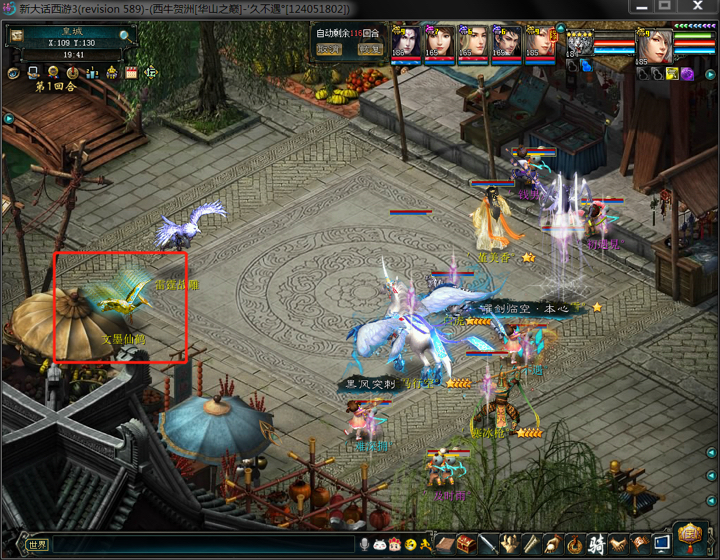Click the magnifying glass by the location panel
The width and height of the screenshot is (720, 560).
tap(124, 34)
